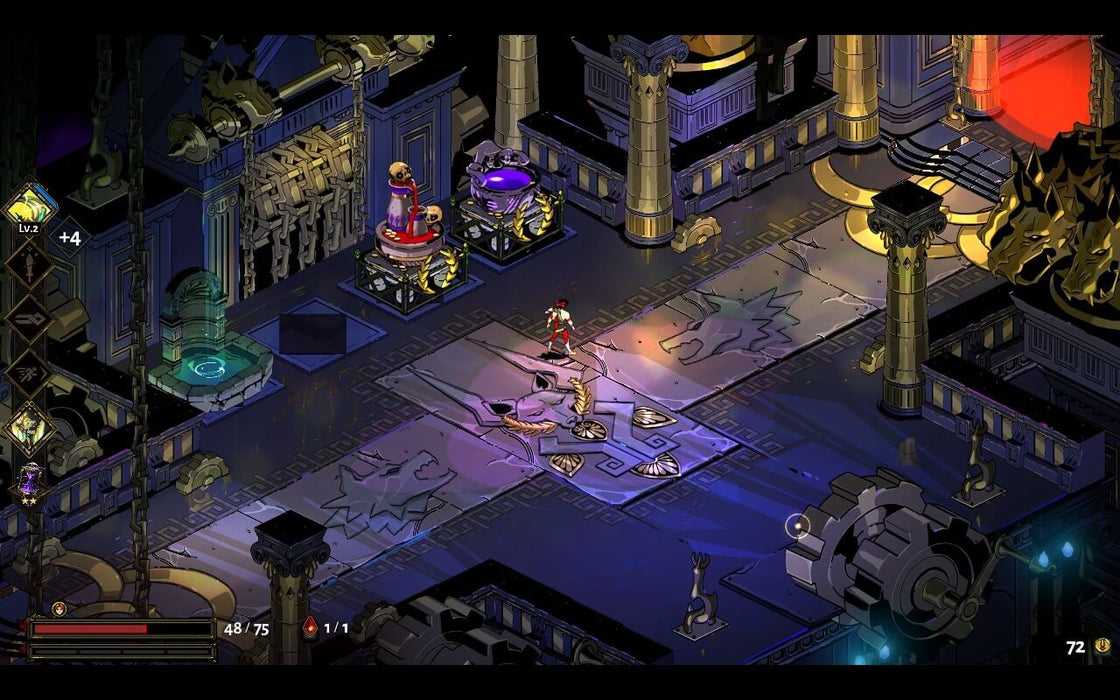Click the purple hourglass keepsake icon
The image size is (1120, 700).
point(28,482)
